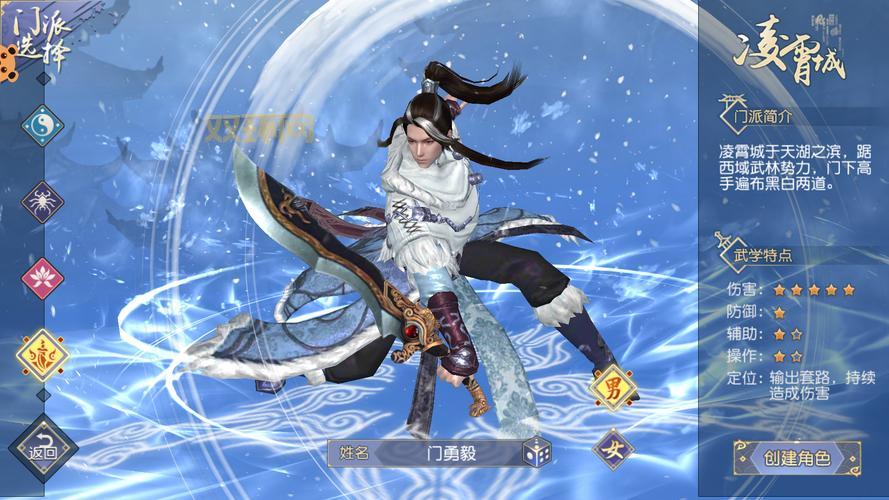This screenshot has width=889, height=500.
Task: Select the highlighted golden flame sect icon
Action: 42,355
